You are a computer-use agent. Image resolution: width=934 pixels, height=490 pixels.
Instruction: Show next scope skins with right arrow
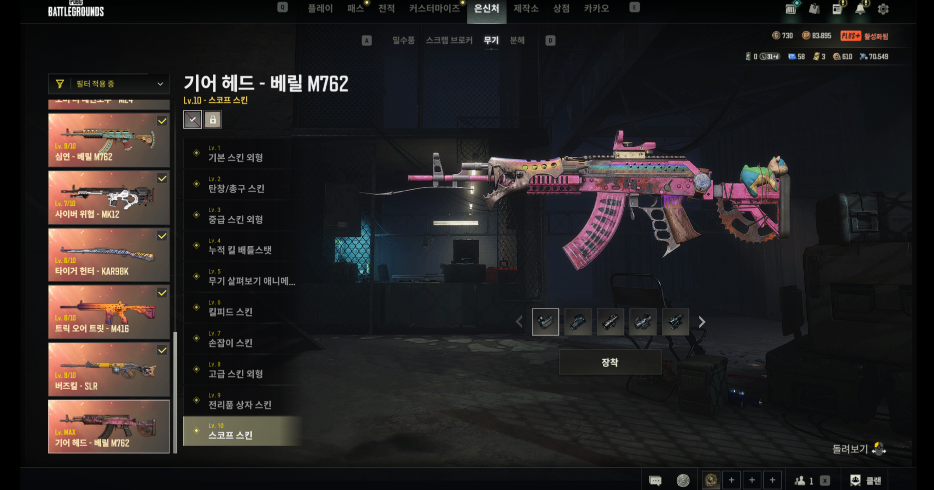pyautogui.click(x=702, y=322)
